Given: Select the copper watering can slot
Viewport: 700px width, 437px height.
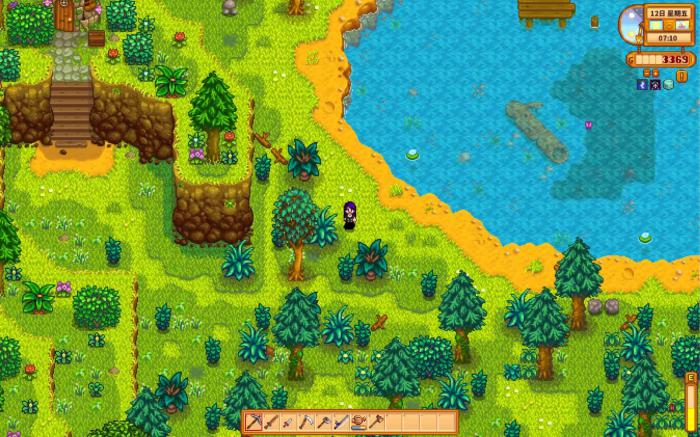Looking at the screenshot, I should pyautogui.click(x=360, y=422).
